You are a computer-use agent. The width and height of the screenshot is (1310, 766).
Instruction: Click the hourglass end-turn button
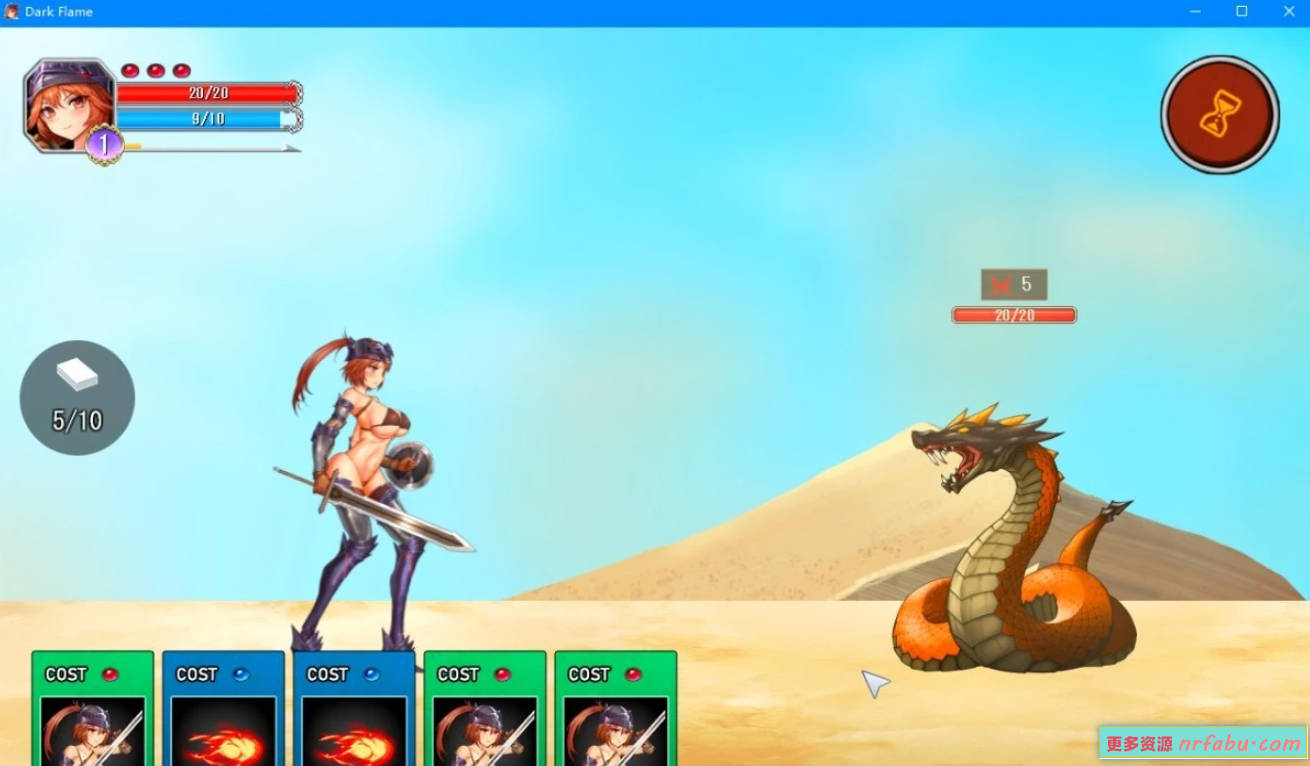1219,113
